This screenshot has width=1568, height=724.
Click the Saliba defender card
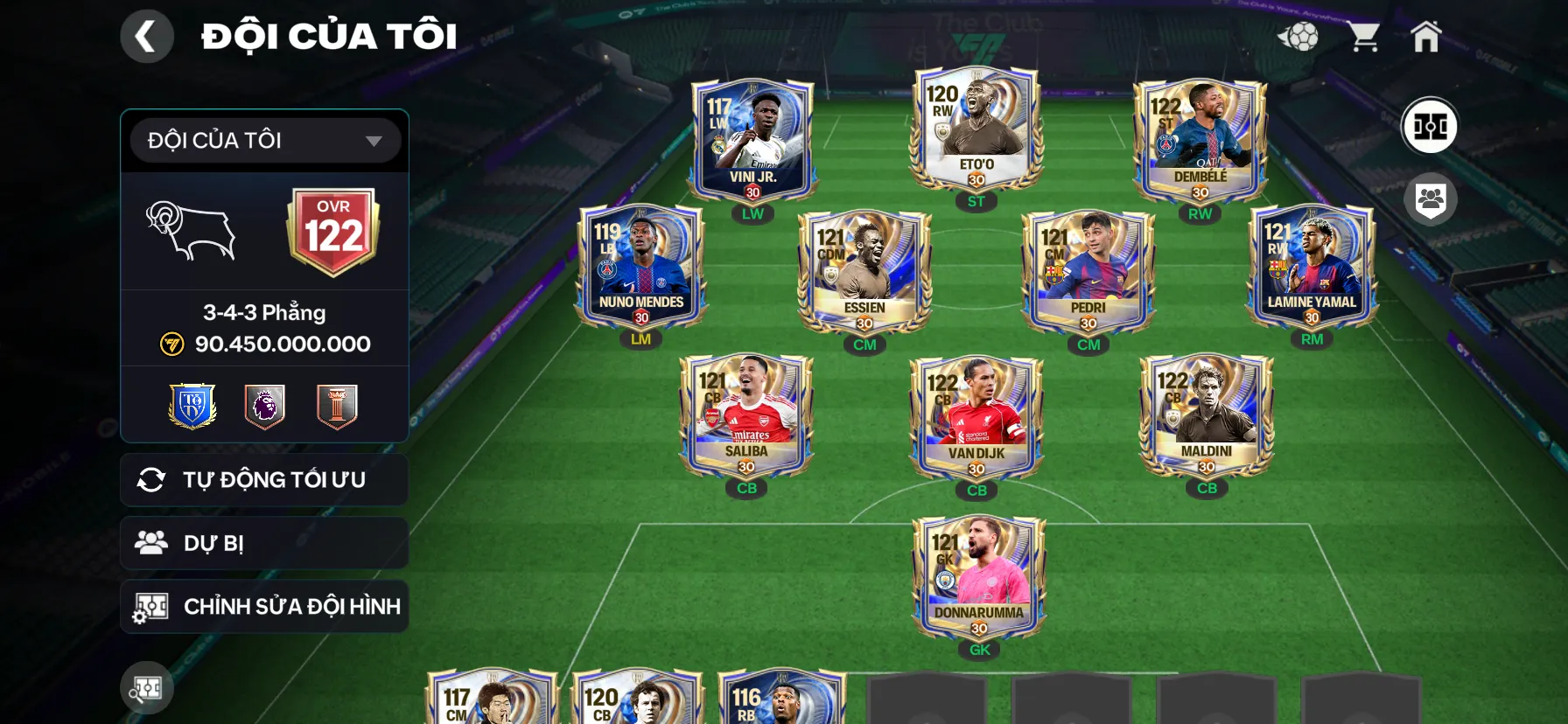click(x=746, y=415)
